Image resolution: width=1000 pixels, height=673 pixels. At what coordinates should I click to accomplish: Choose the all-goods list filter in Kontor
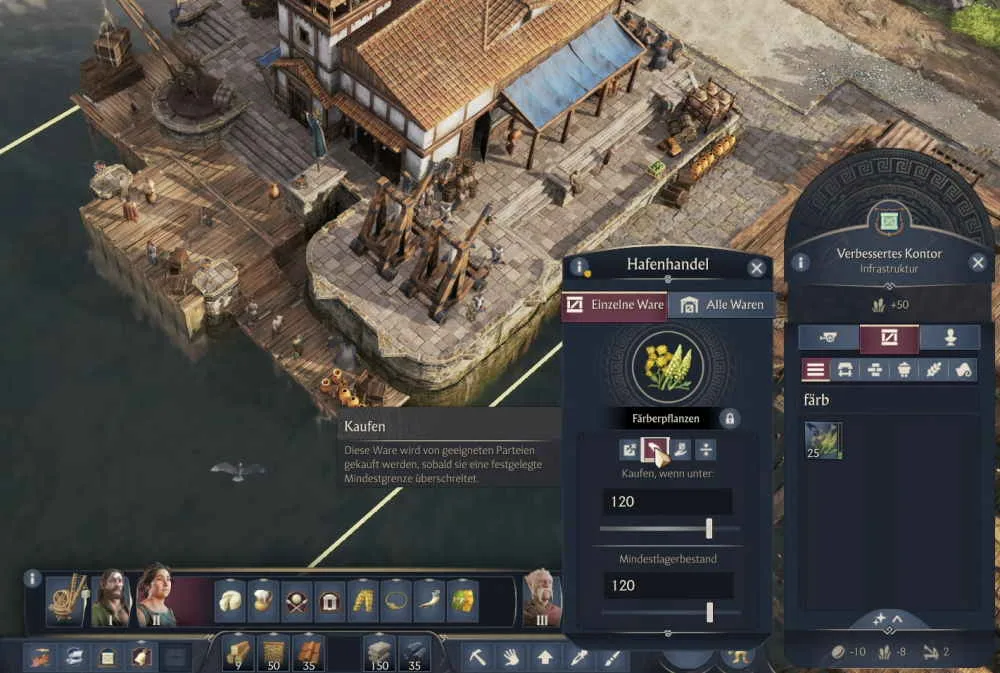816,370
